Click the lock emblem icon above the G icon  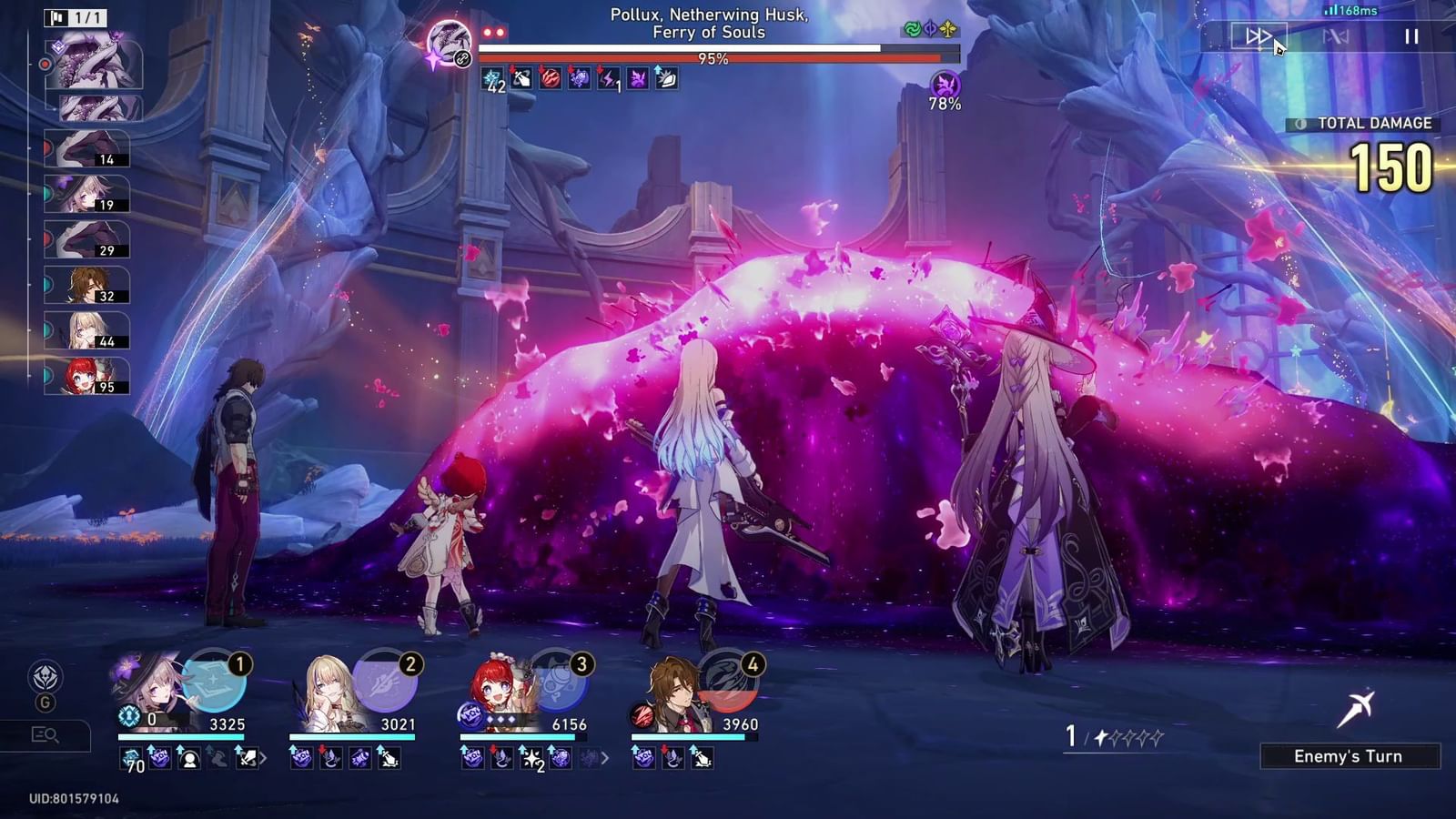pos(44,675)
